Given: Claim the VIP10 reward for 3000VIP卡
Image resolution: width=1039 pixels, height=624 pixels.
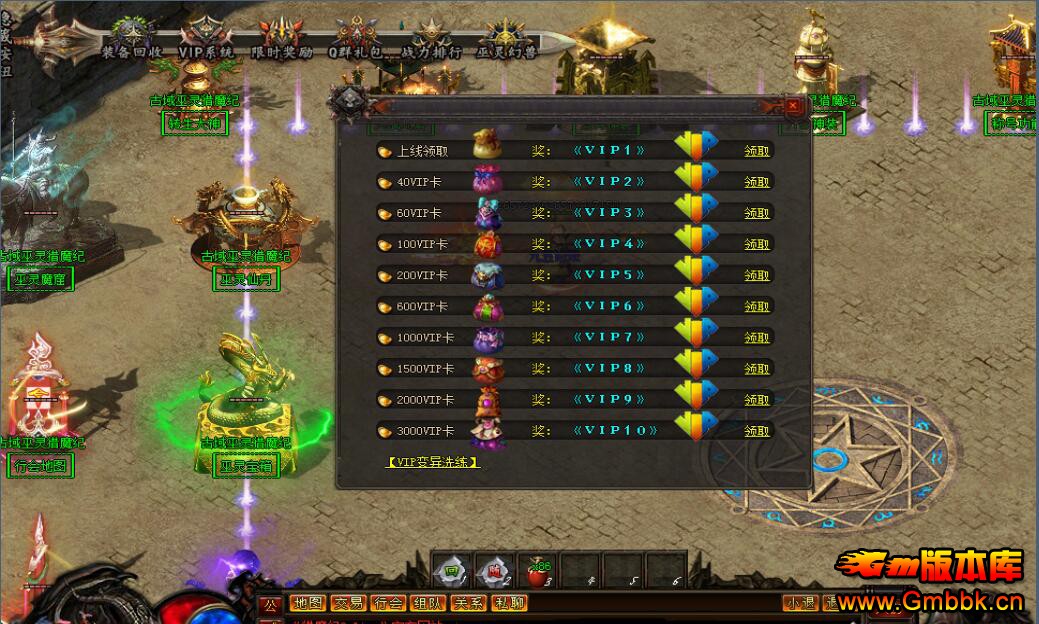Looking at the screenshot, I should [757, 431].
